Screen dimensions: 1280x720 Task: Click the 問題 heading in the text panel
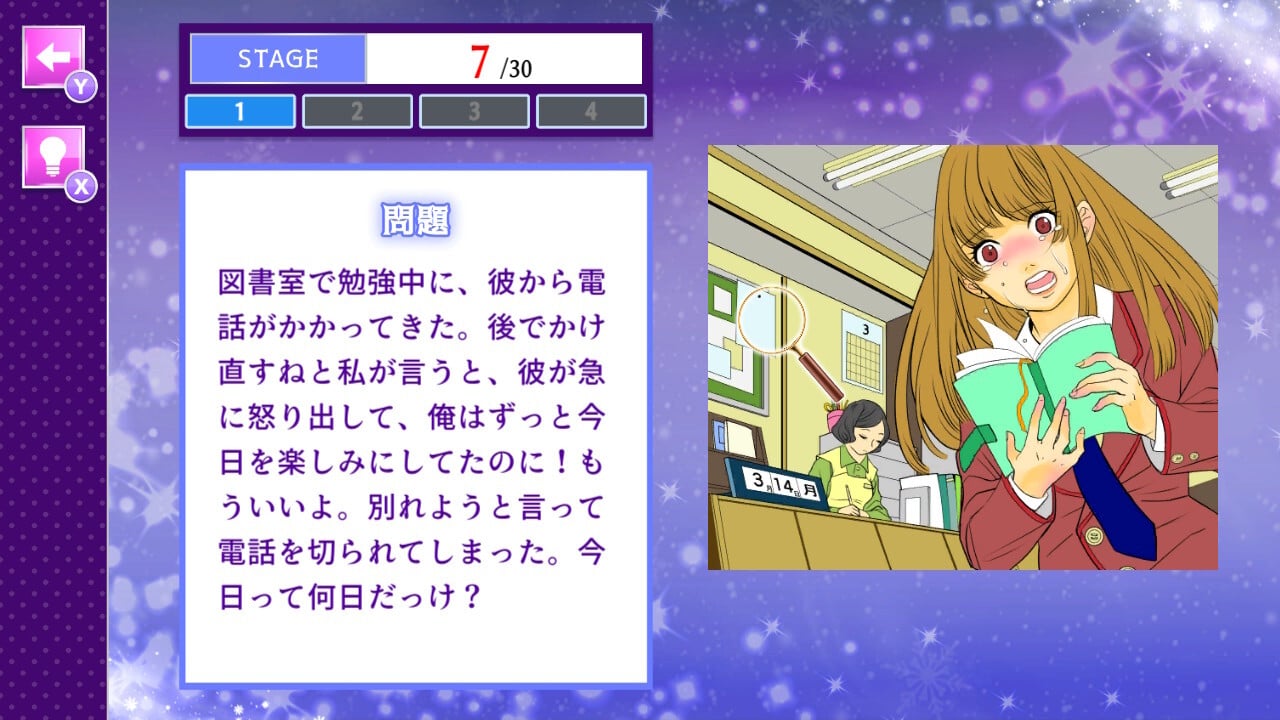tap(417, 219)
